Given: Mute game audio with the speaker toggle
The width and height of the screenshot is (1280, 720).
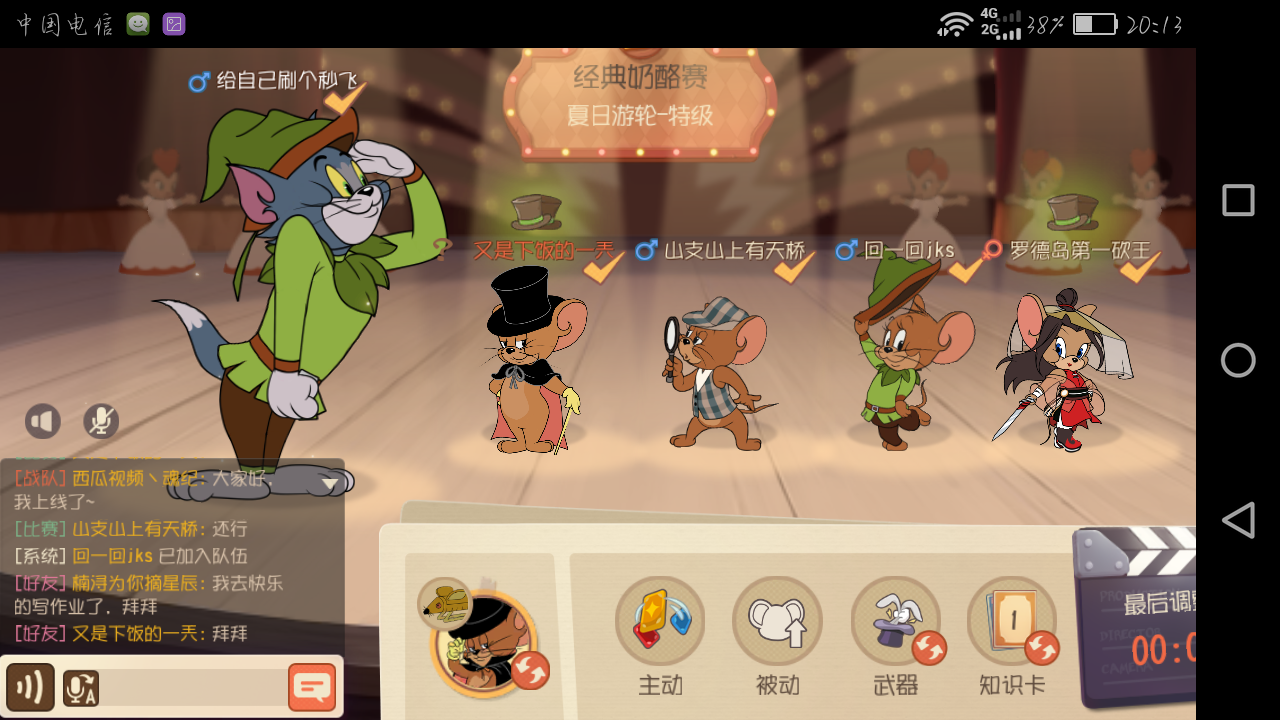Looking at the screenshot, I should 43,421.
